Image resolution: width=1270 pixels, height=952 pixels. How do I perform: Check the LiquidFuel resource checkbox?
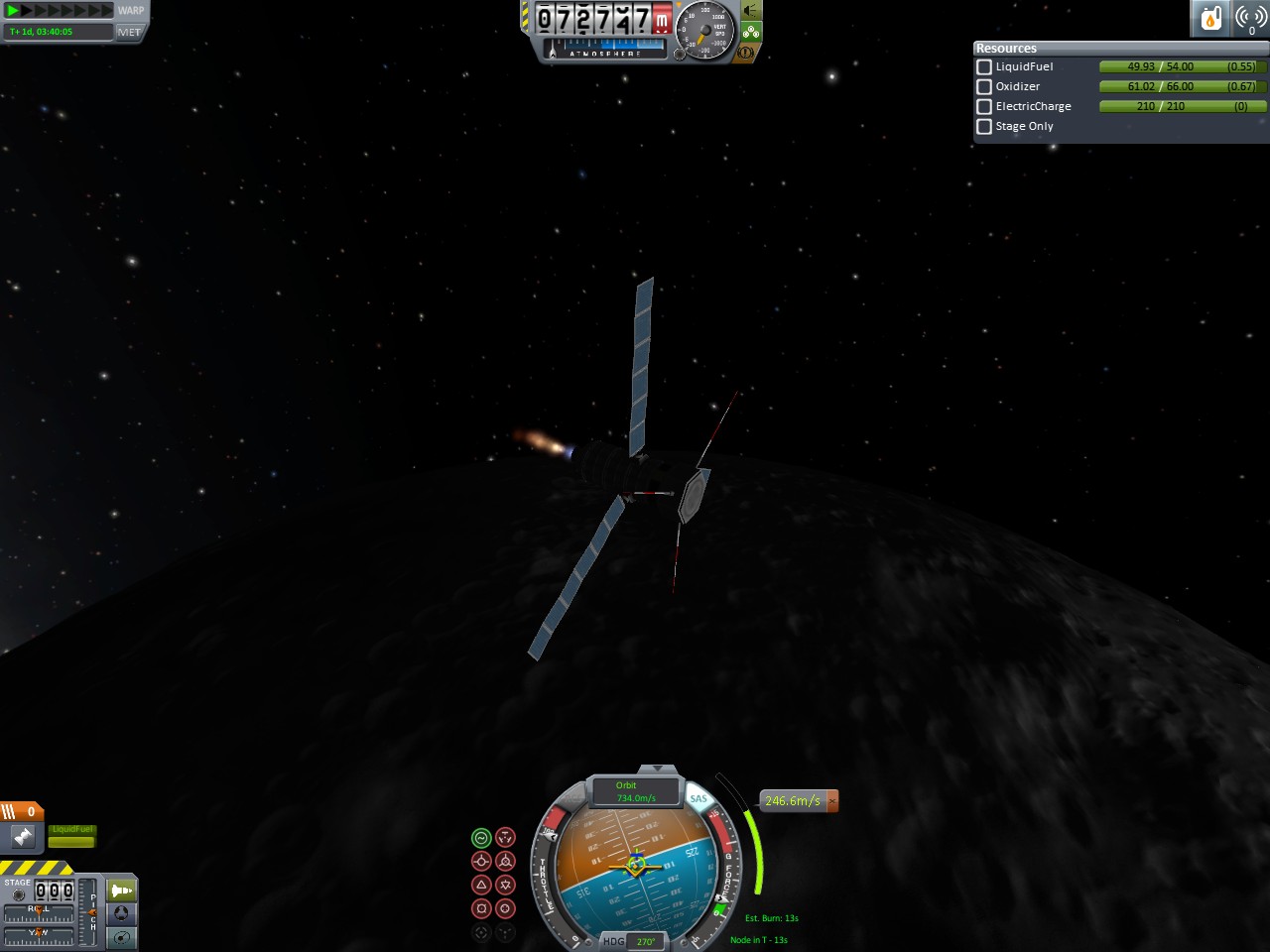[984, 67]
